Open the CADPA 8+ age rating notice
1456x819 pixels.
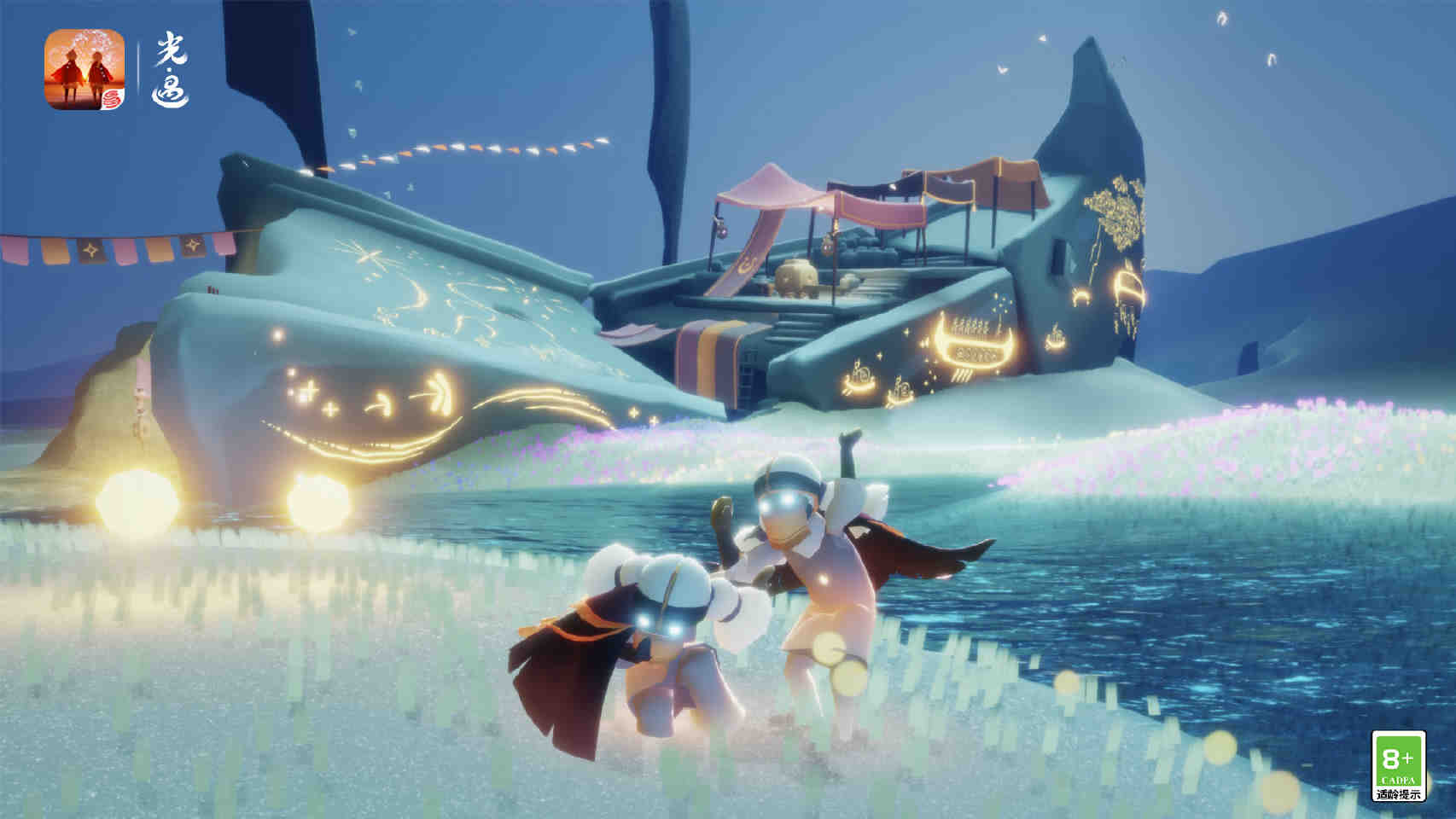[x=1397, y=765]
